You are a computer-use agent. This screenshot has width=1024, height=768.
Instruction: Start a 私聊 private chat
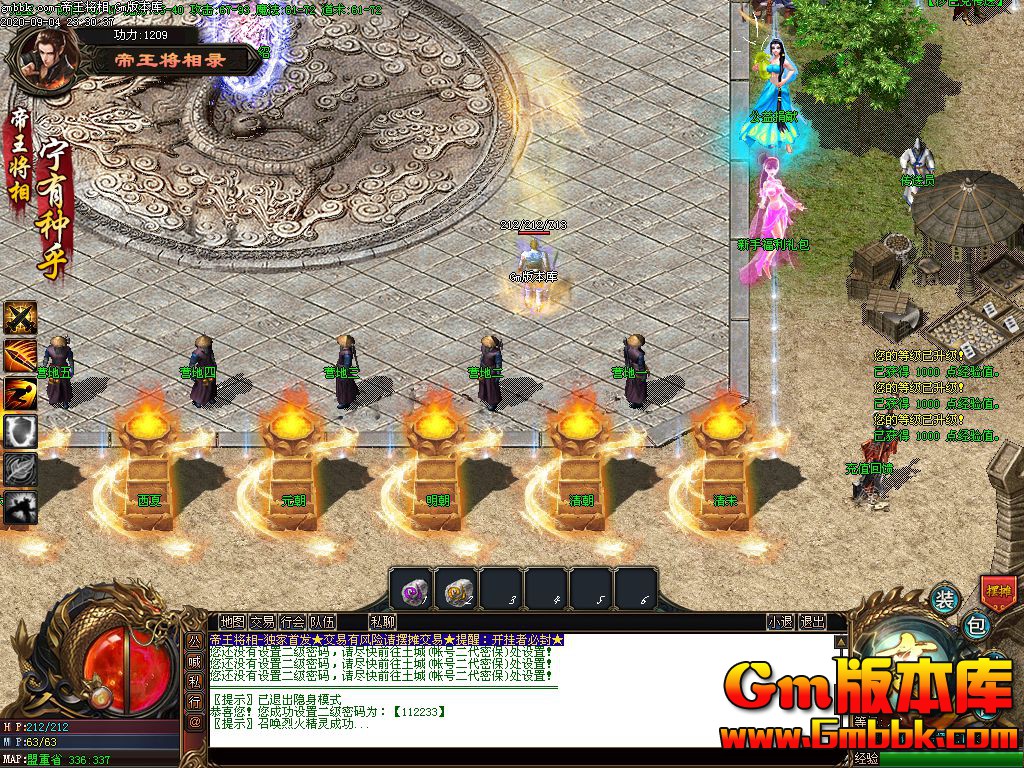[x=382, y=622]
